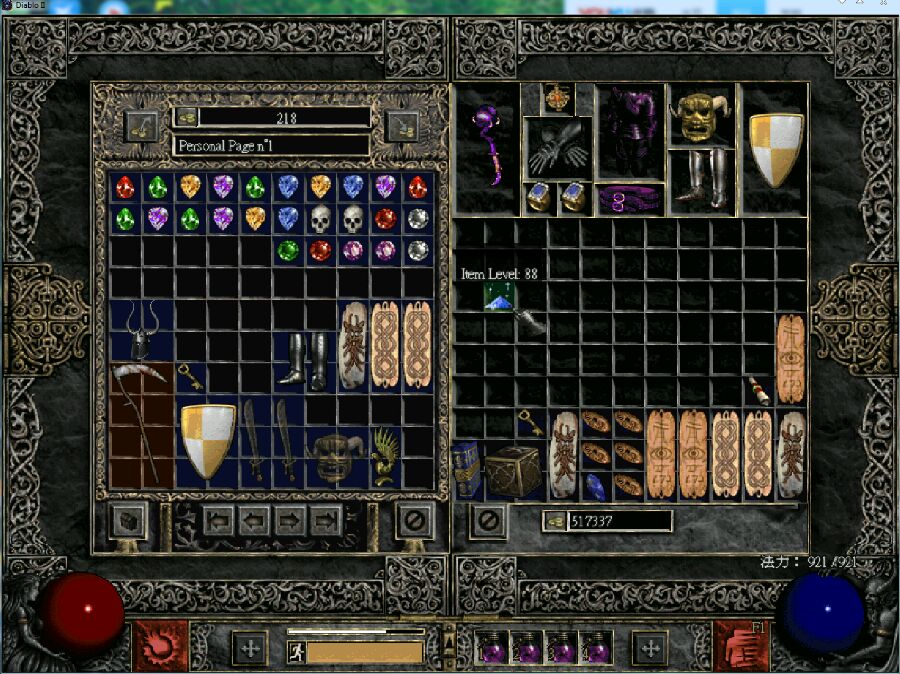
Task: Close the inventory panel
Action: (x=487, y=520)
